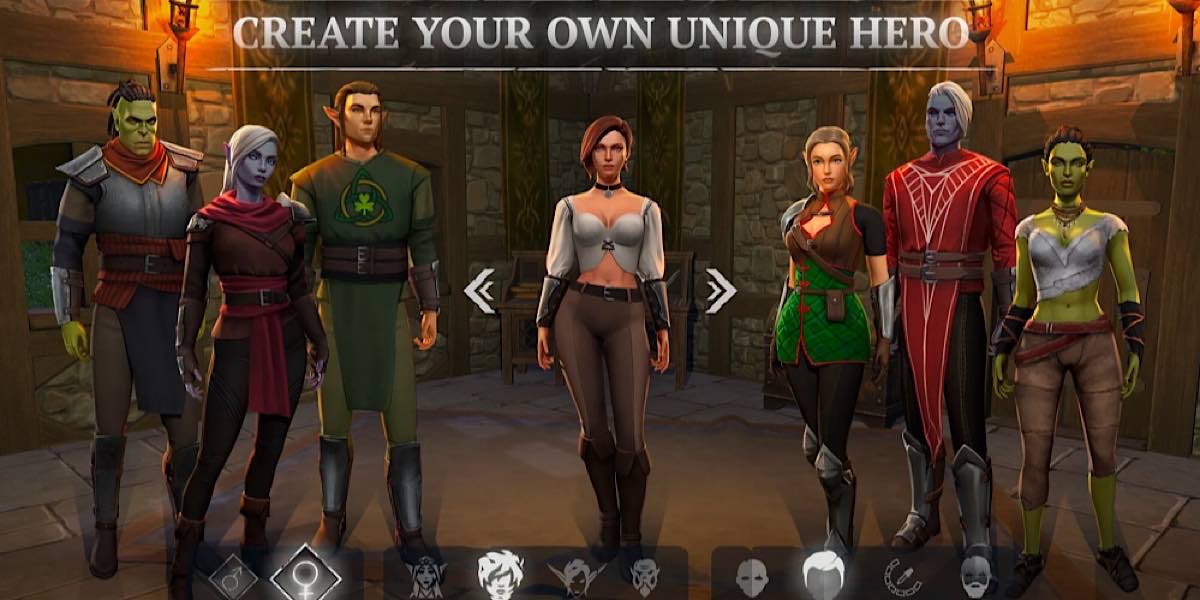This screenshot has width=1200, height=600.
Task: Open the bald face customization tab
Action: 751,577
